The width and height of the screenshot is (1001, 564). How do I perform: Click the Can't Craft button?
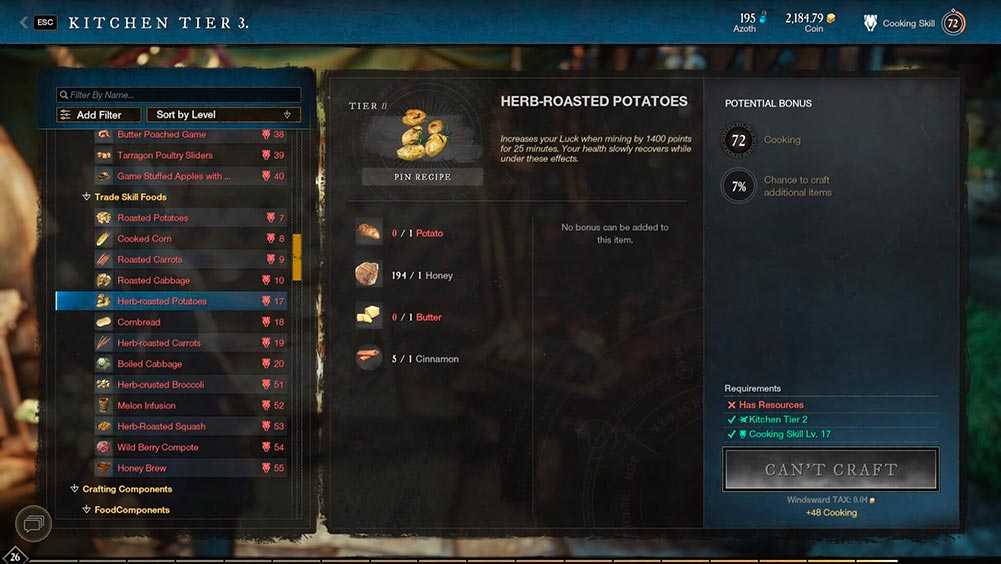(830, 469)
